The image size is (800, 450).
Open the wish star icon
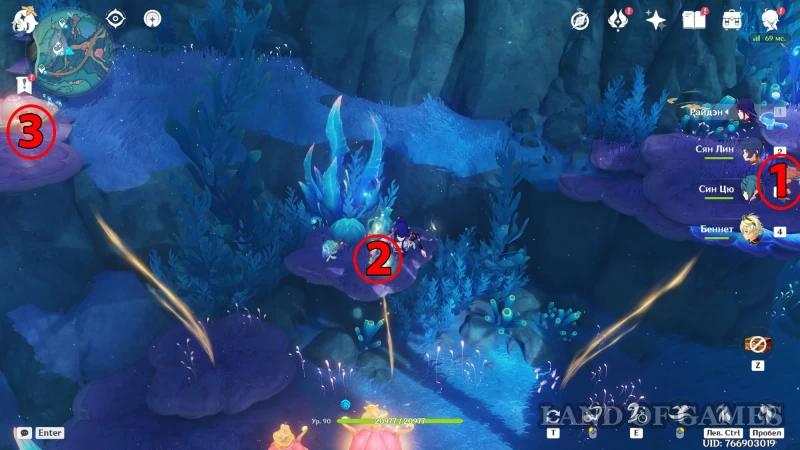(x=656, y=19)
